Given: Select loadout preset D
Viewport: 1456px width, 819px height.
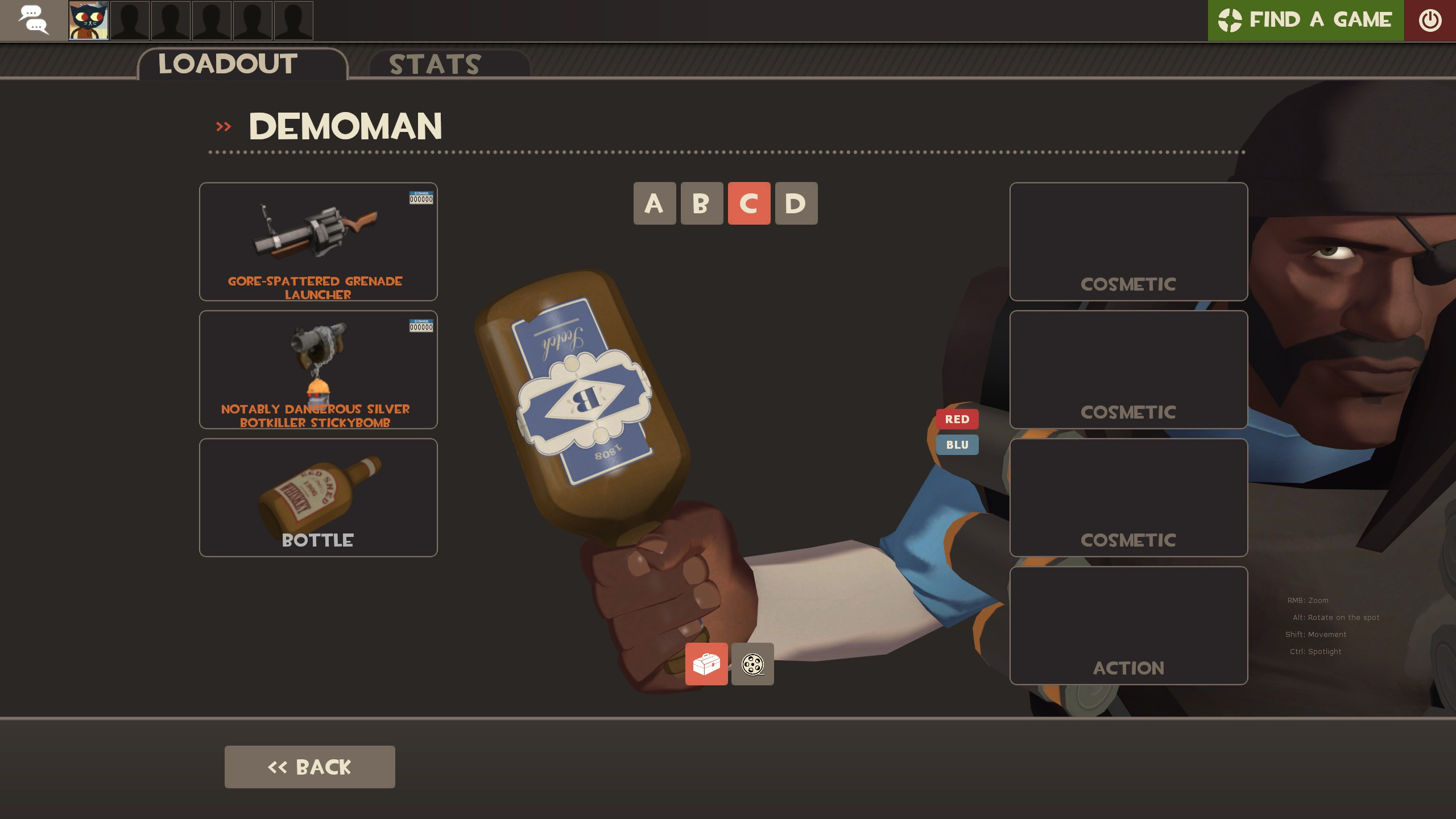Looking at the screenshot, I should (x=796, y=204).
